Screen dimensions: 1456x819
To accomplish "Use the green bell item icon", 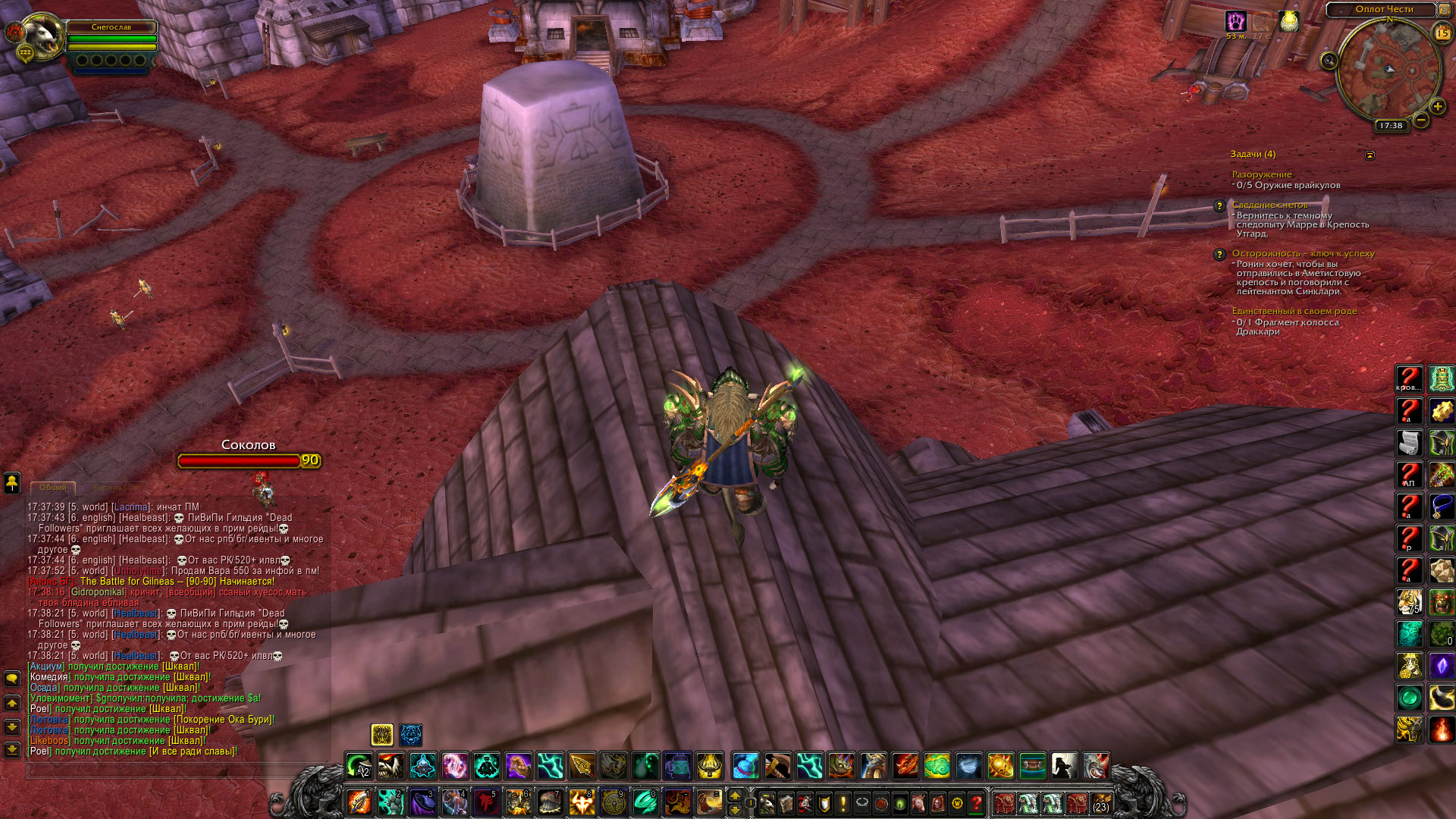I will pyautogui.click(x=1442, y=378).
